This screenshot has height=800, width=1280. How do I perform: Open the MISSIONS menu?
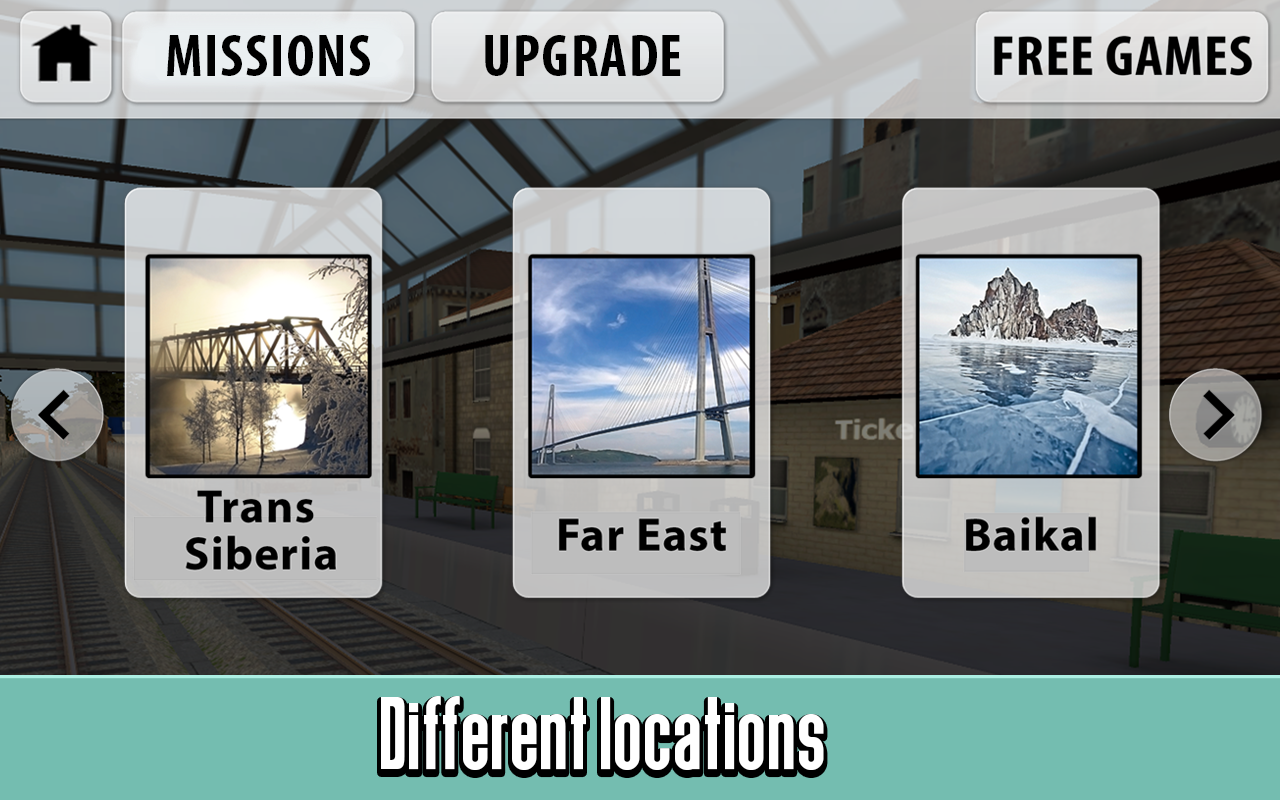click(270, 55)
